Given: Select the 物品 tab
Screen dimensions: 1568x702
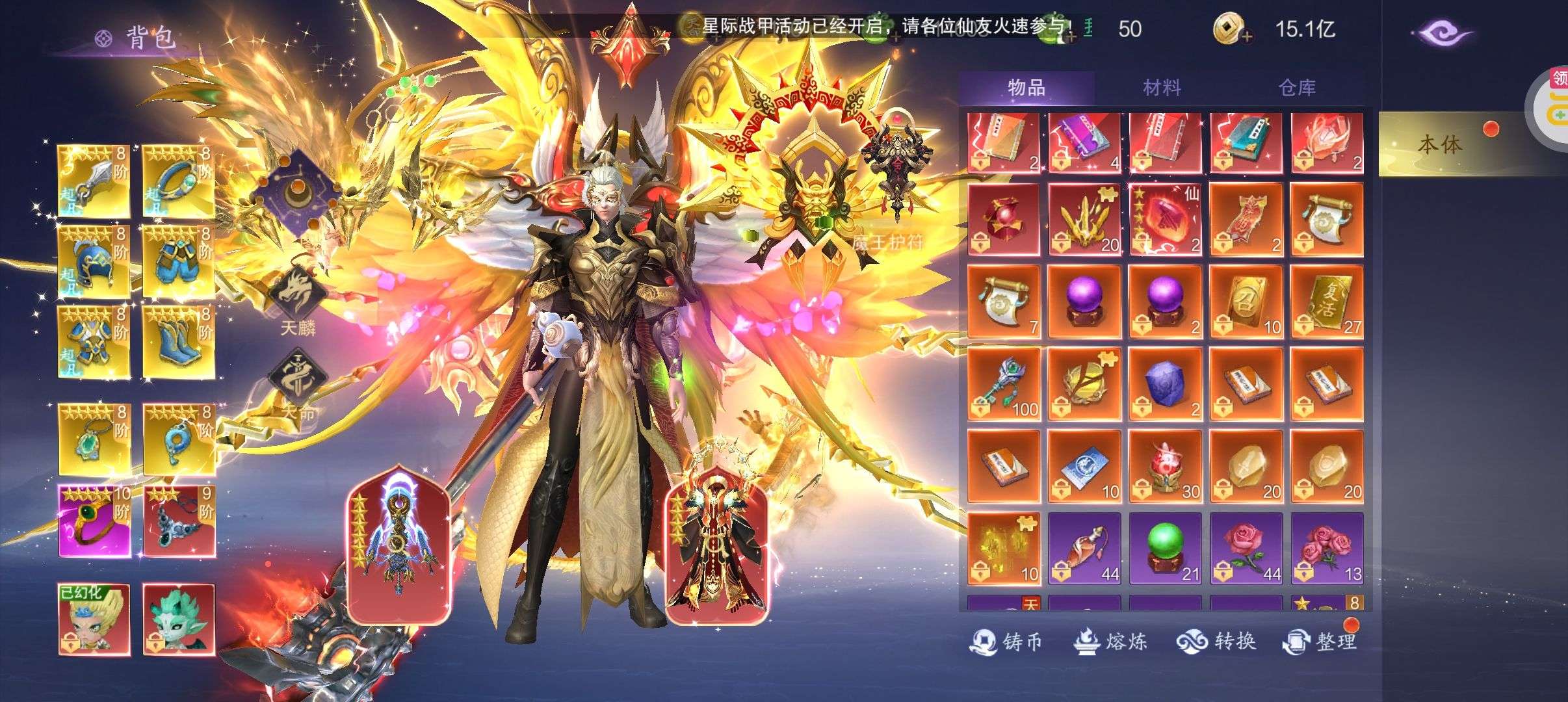Looking at the screenshot, I should pos(1026,88).
